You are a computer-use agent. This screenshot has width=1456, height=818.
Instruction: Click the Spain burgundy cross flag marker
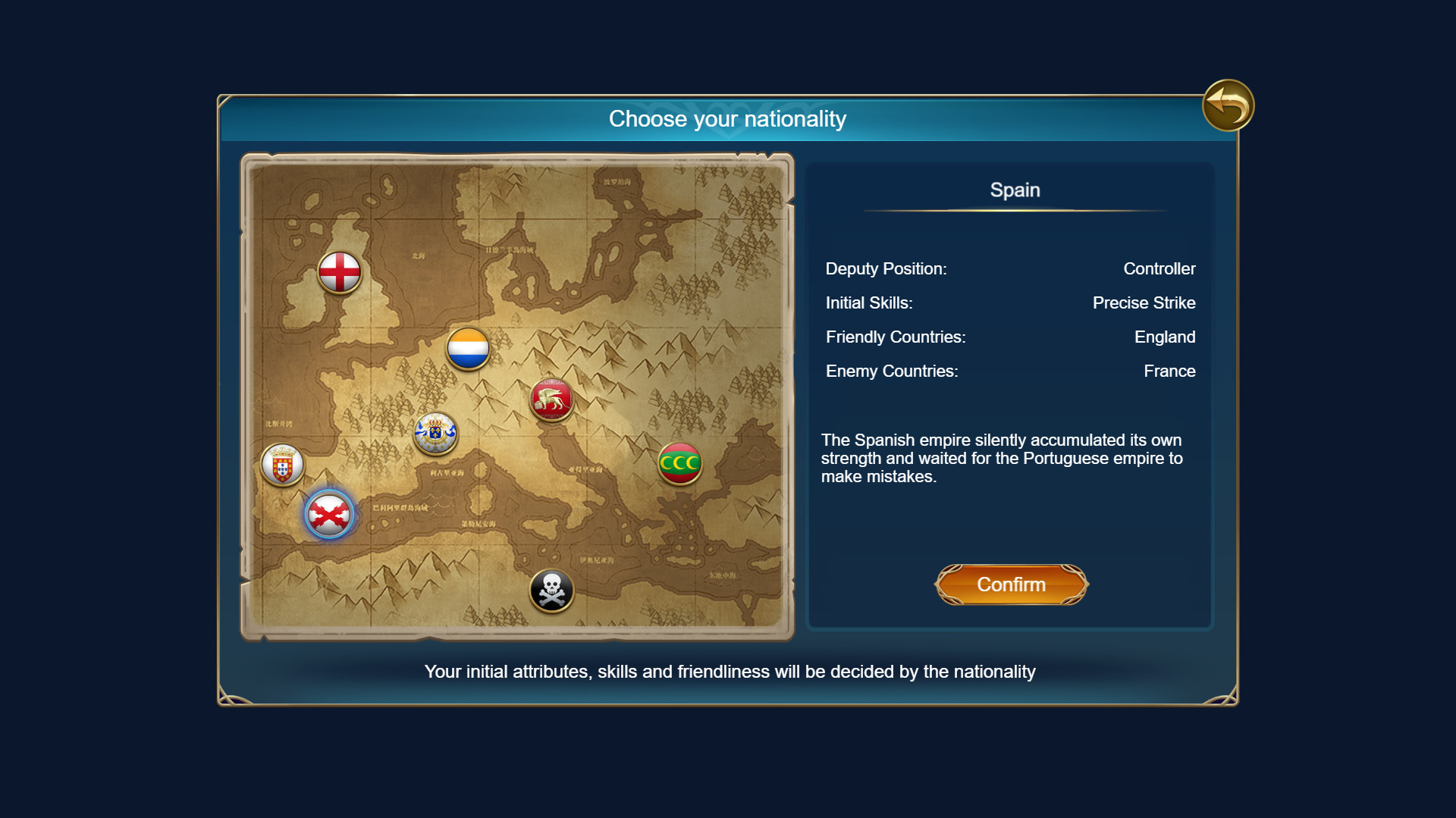[x=329, y=514]
